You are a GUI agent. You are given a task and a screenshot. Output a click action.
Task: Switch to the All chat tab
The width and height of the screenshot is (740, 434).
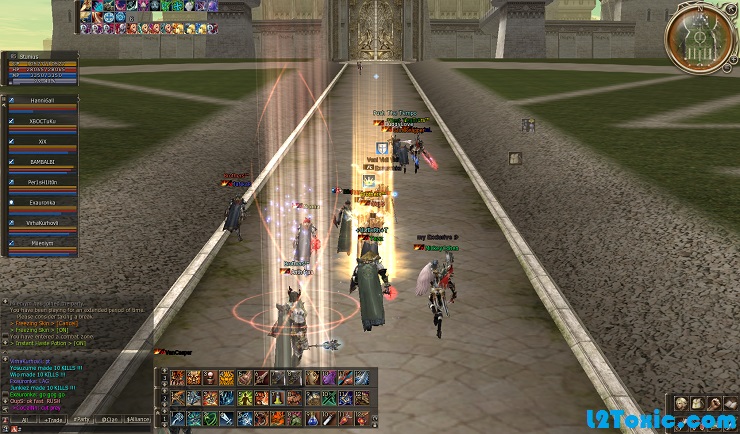22,420
